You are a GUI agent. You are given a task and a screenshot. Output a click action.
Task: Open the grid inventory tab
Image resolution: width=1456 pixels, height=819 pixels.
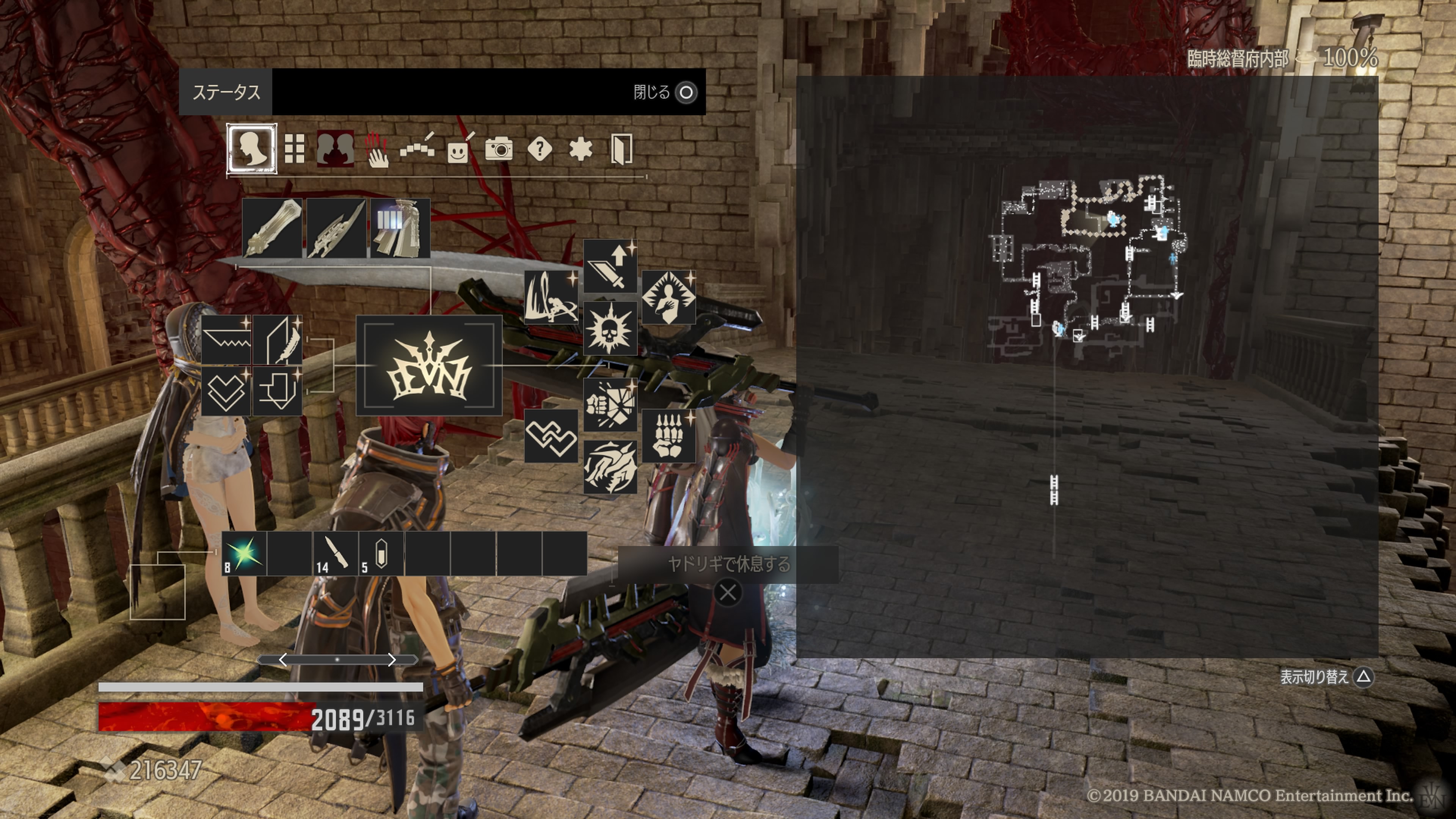click(294, 149)
